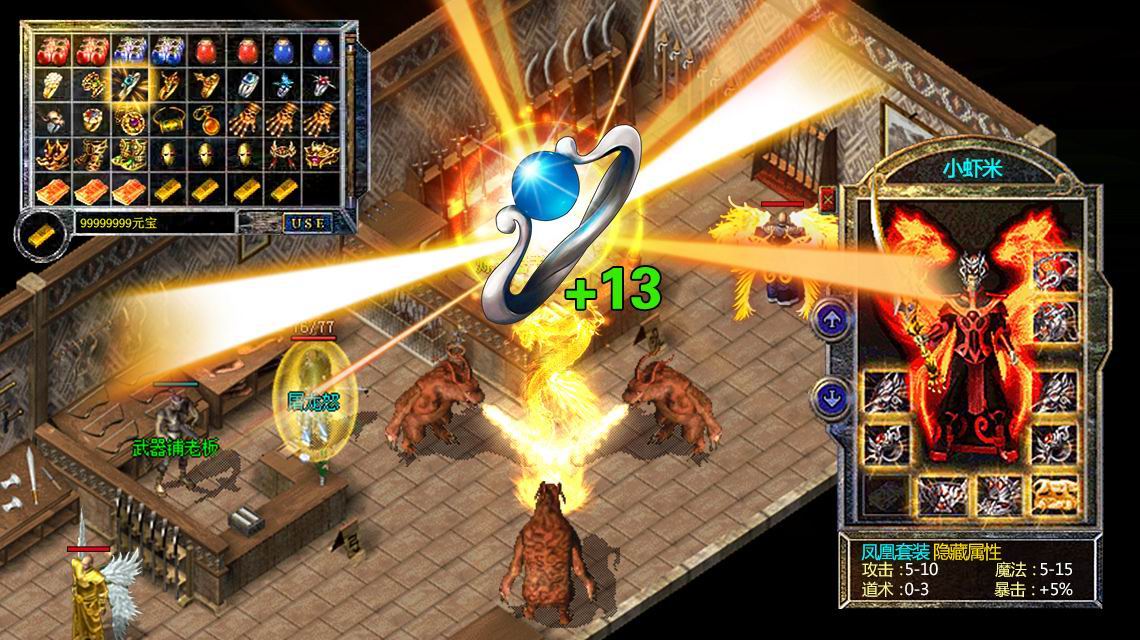The image size is (1140, 640).
Task: Select the golden beast equipment slot
Action: click(1053, 490)
